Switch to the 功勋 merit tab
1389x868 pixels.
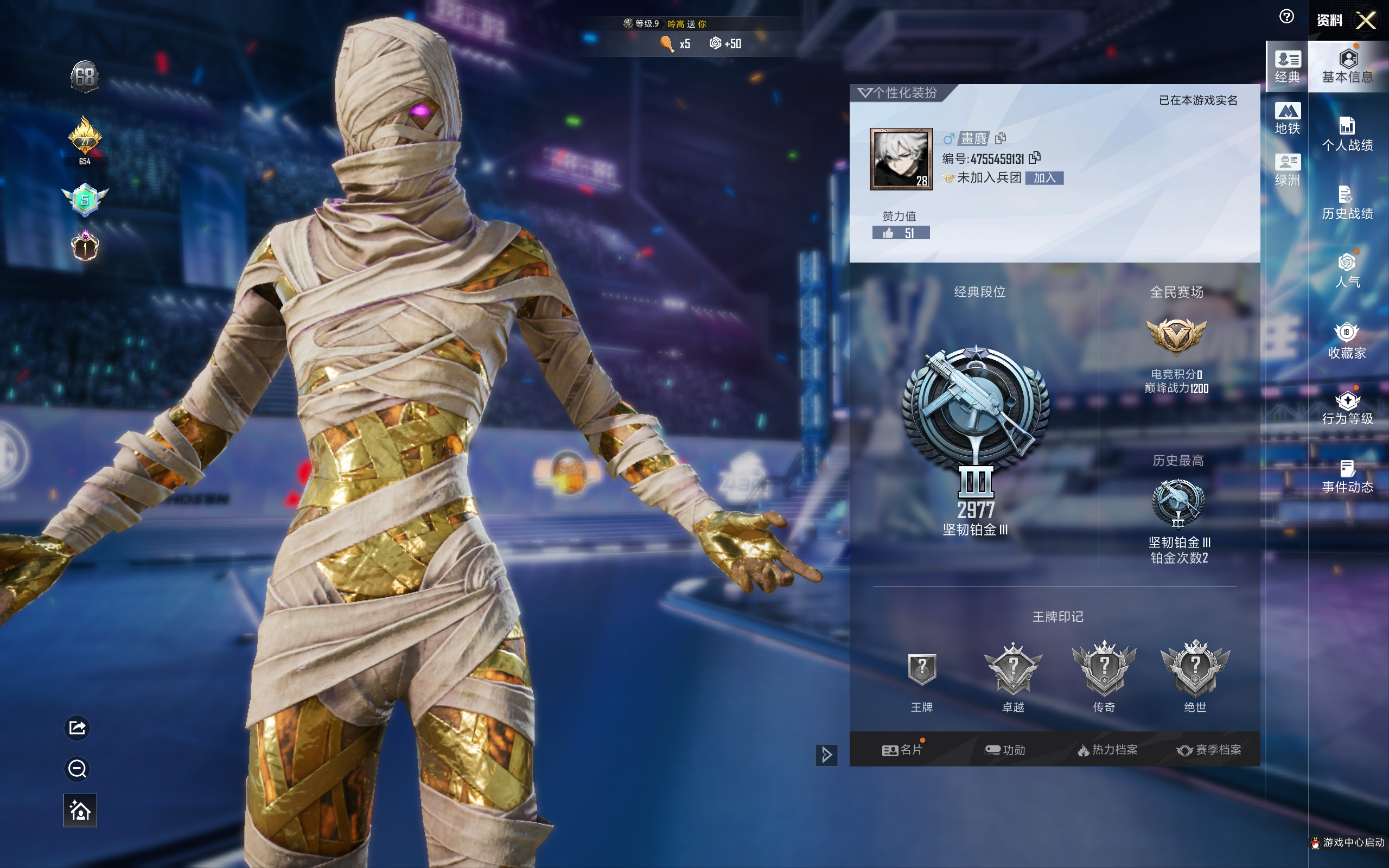tap(1004, 750)
